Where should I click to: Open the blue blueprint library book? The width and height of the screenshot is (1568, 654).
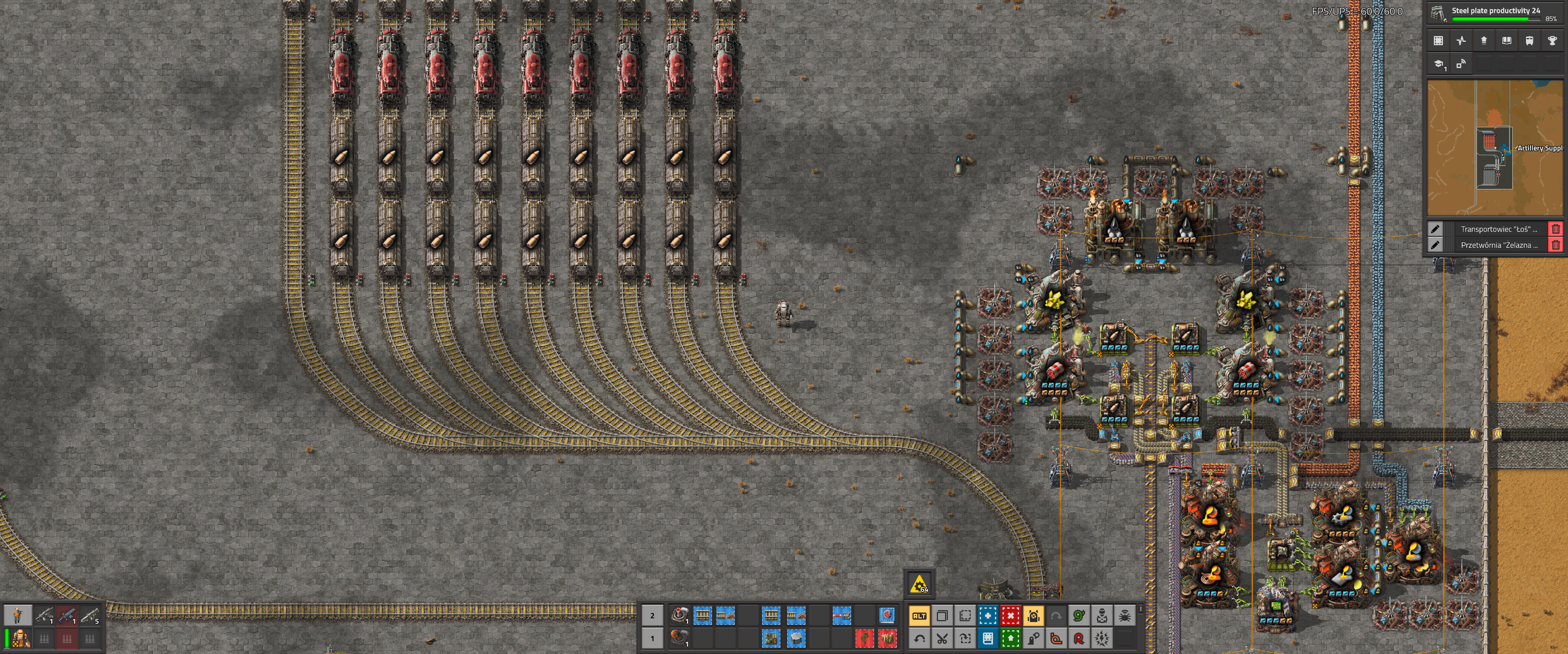tap(988, 638)
